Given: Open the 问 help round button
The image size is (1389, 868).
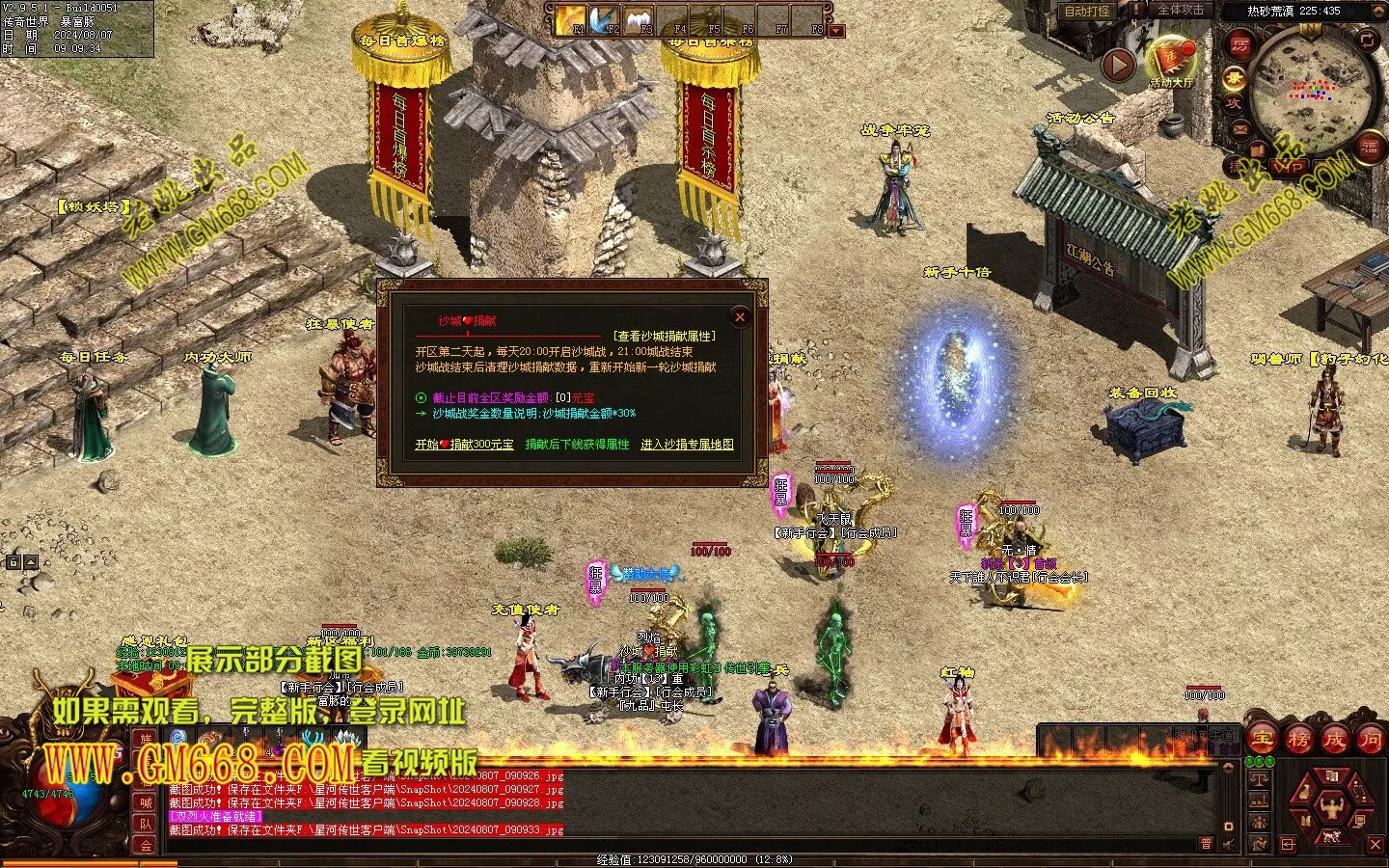Looking at the screenshot, I should 1370,740.
